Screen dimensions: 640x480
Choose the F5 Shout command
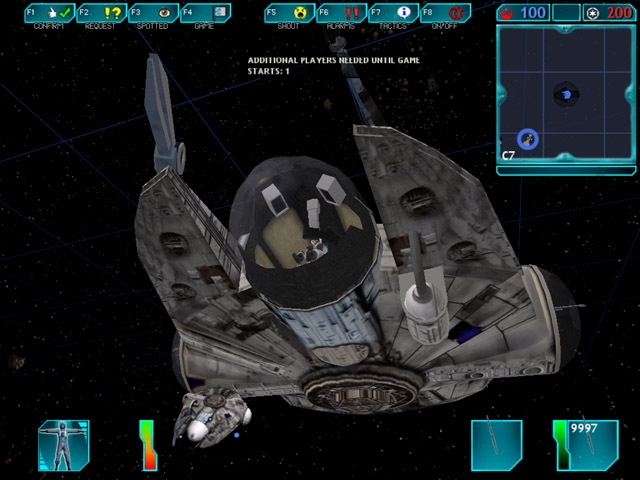(288, 14)
